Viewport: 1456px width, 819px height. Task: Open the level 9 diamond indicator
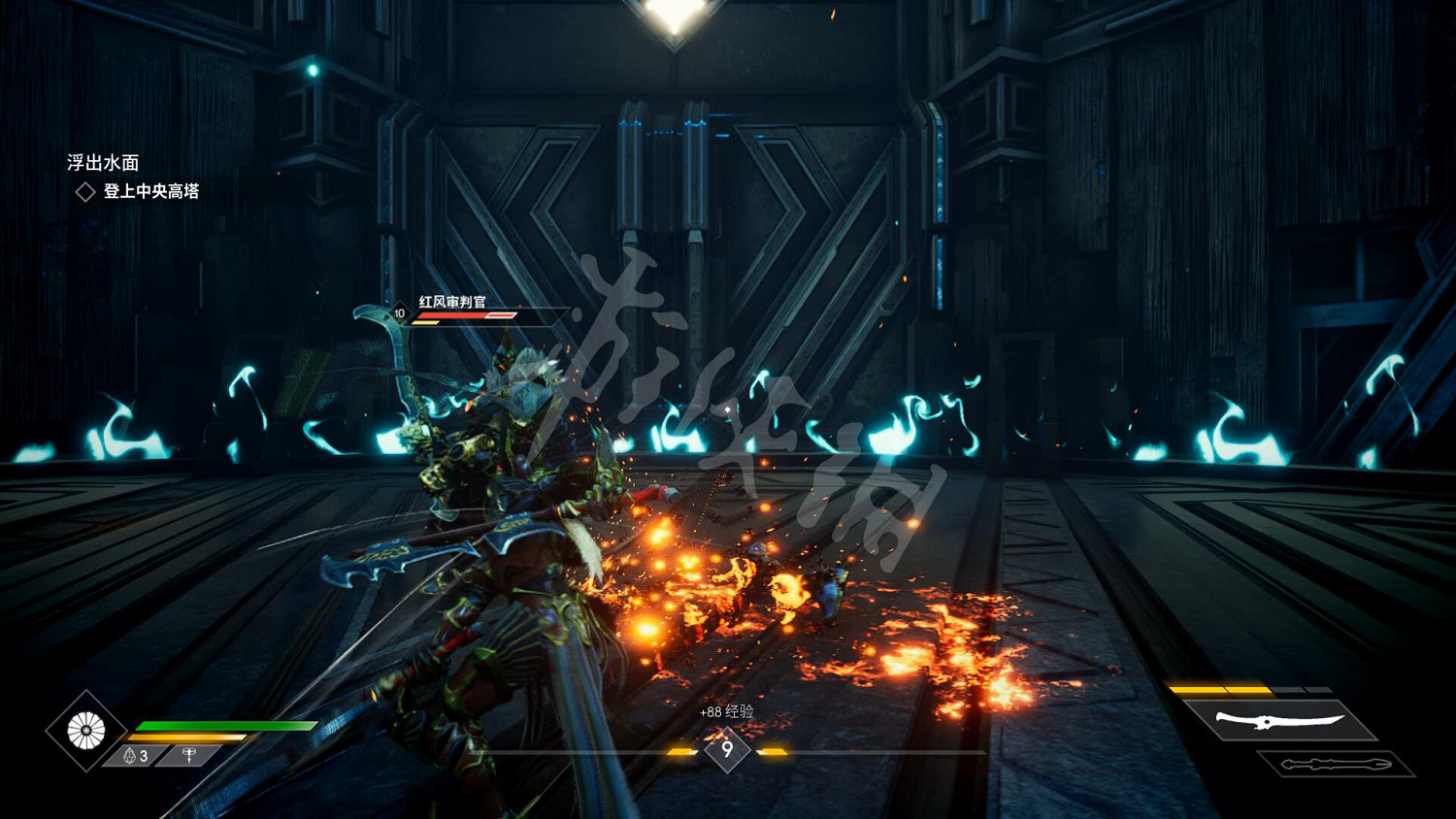(727, 750)
